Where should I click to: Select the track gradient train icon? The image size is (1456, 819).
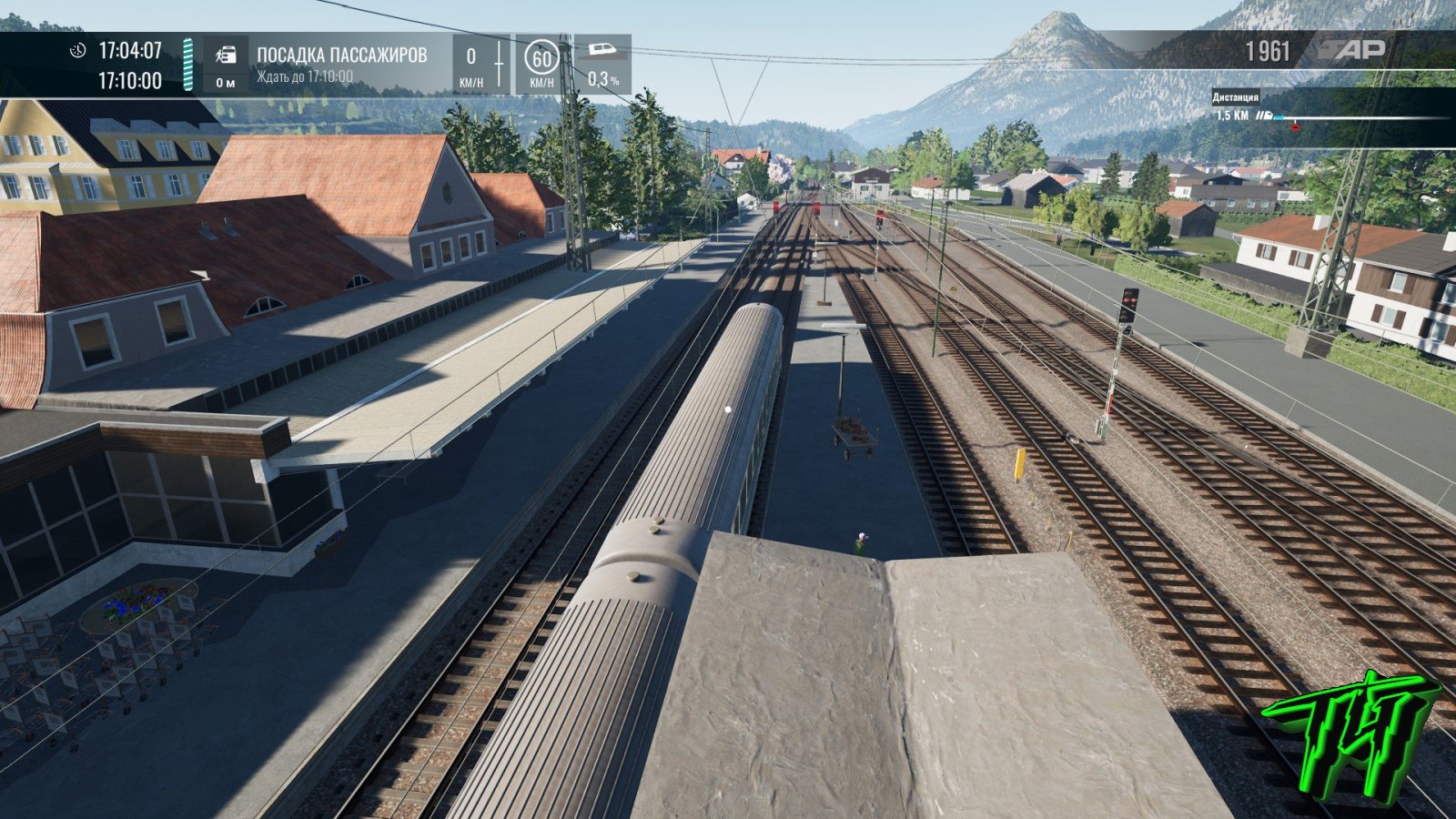(x=602, y=50)
